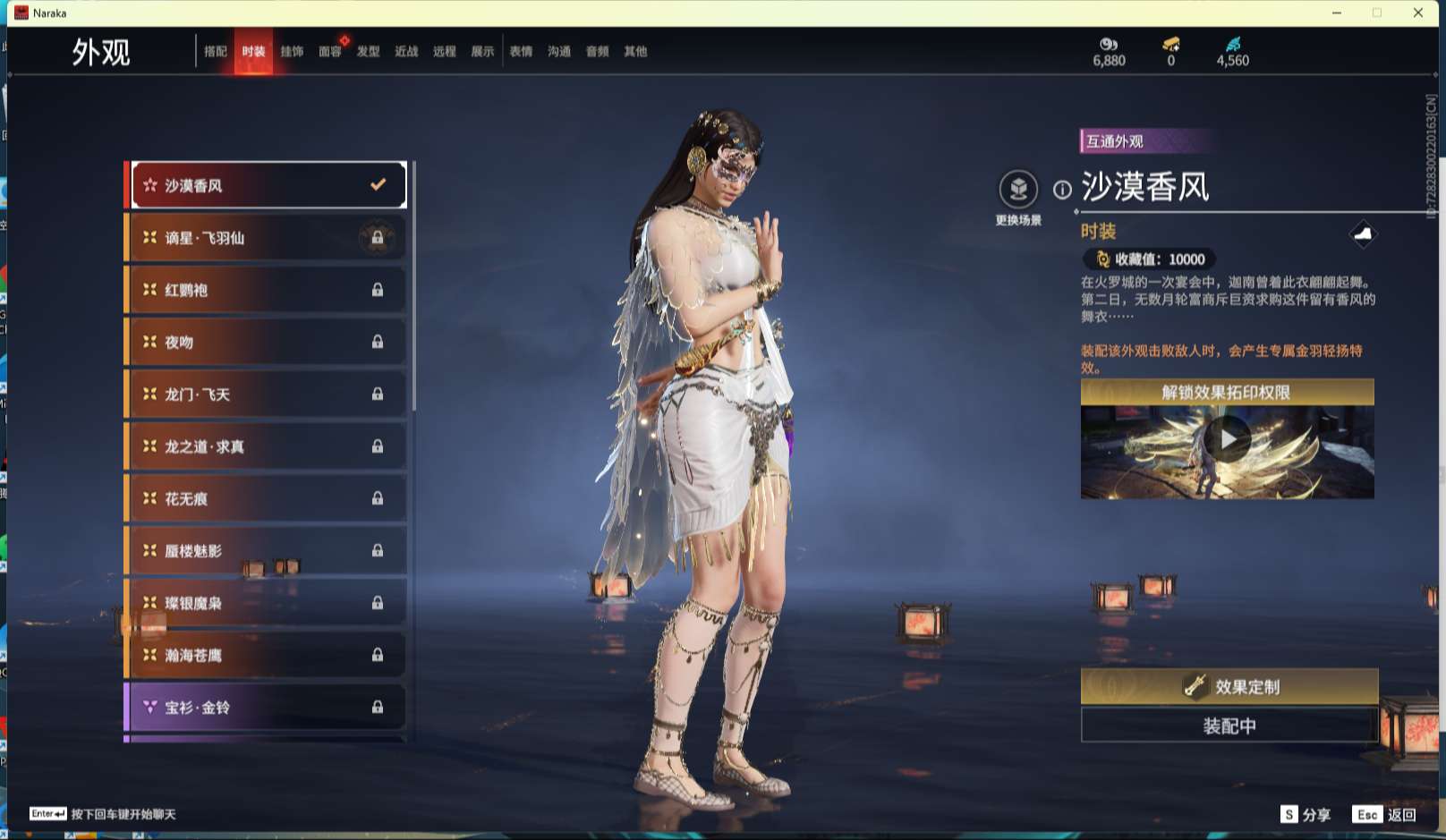Open the info icon beside 沙漠香风
Viewport: 1446px width, 840px height.
pyautogui.click(x=1062, y=190)
